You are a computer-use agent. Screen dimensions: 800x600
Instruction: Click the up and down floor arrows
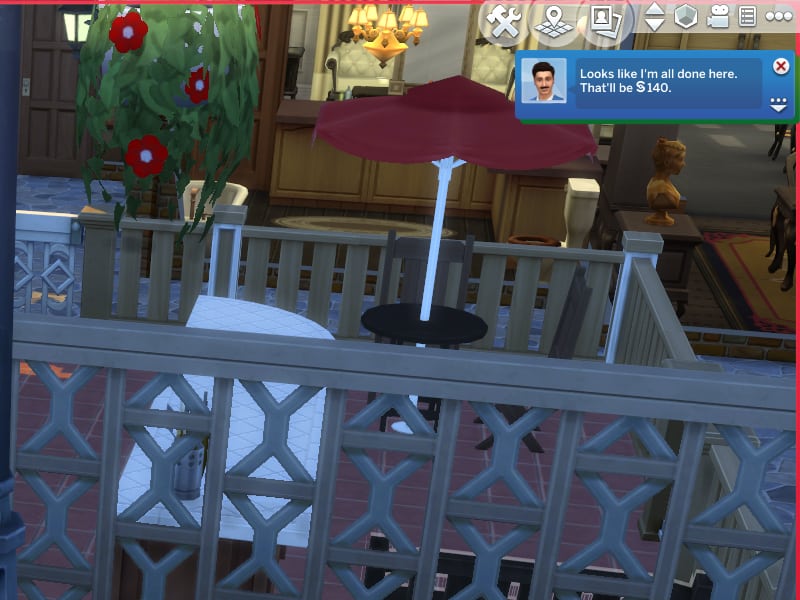point(654,18)
